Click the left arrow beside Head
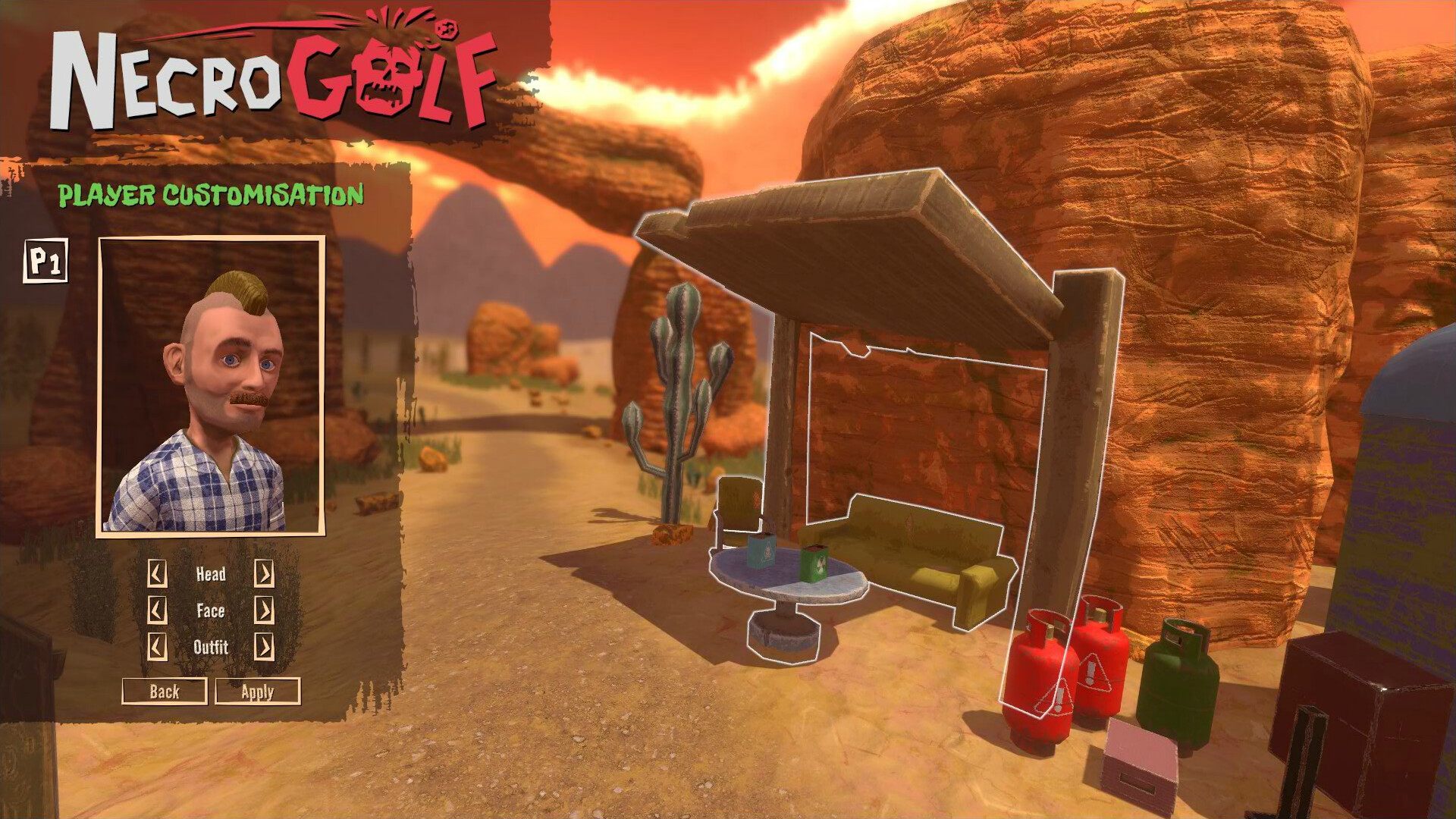The height and width of the screenshot is (819, 1456). point(157,574)
